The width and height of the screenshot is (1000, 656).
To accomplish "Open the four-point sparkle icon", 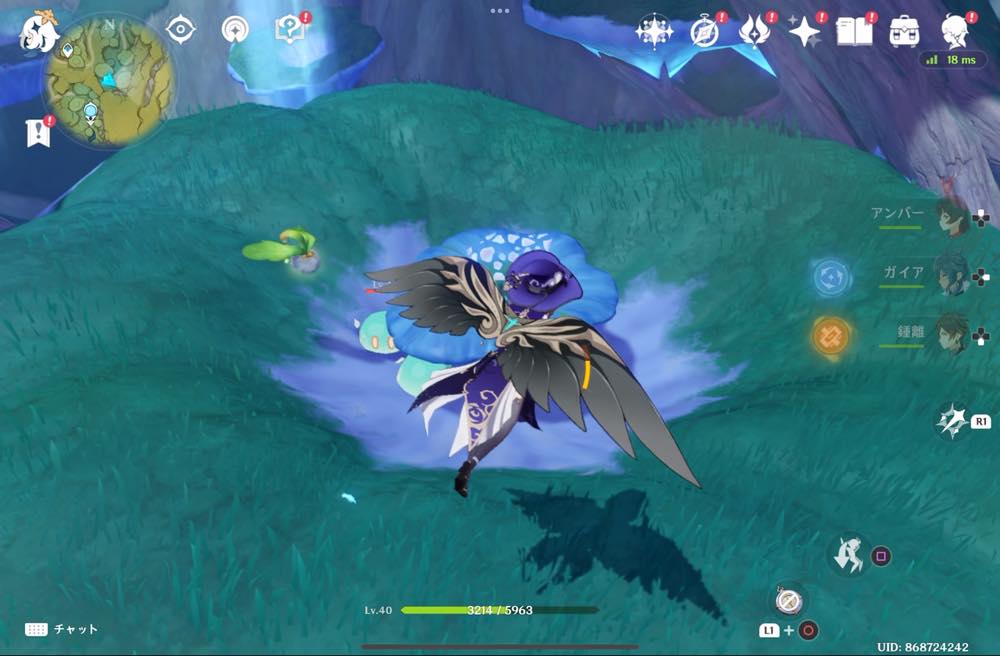I will coord(804,31).
